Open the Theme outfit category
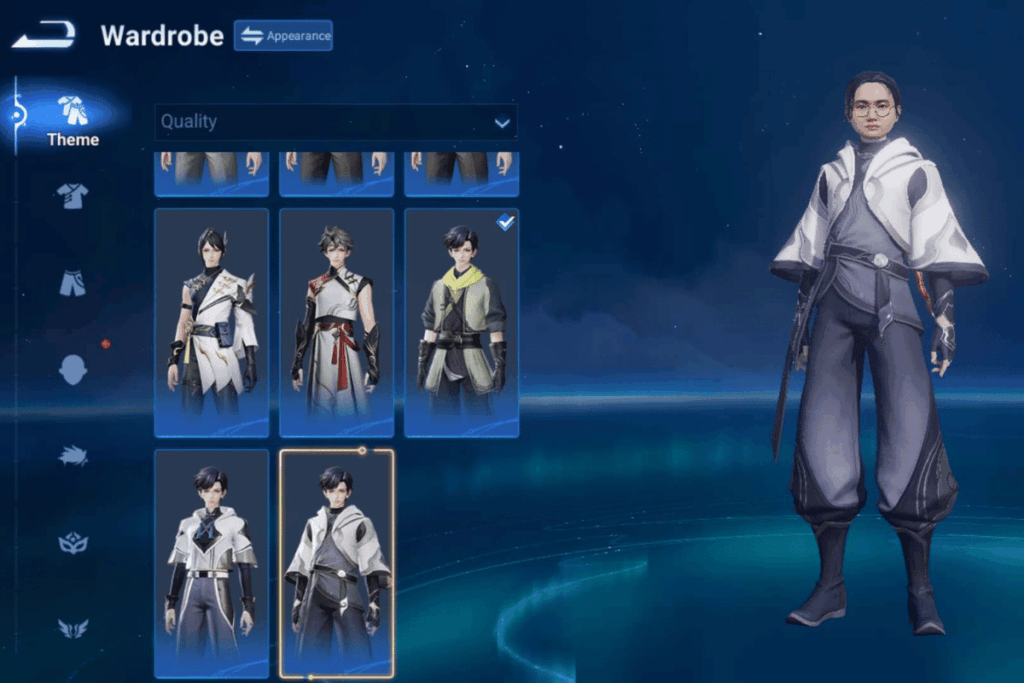 point(72,120)
